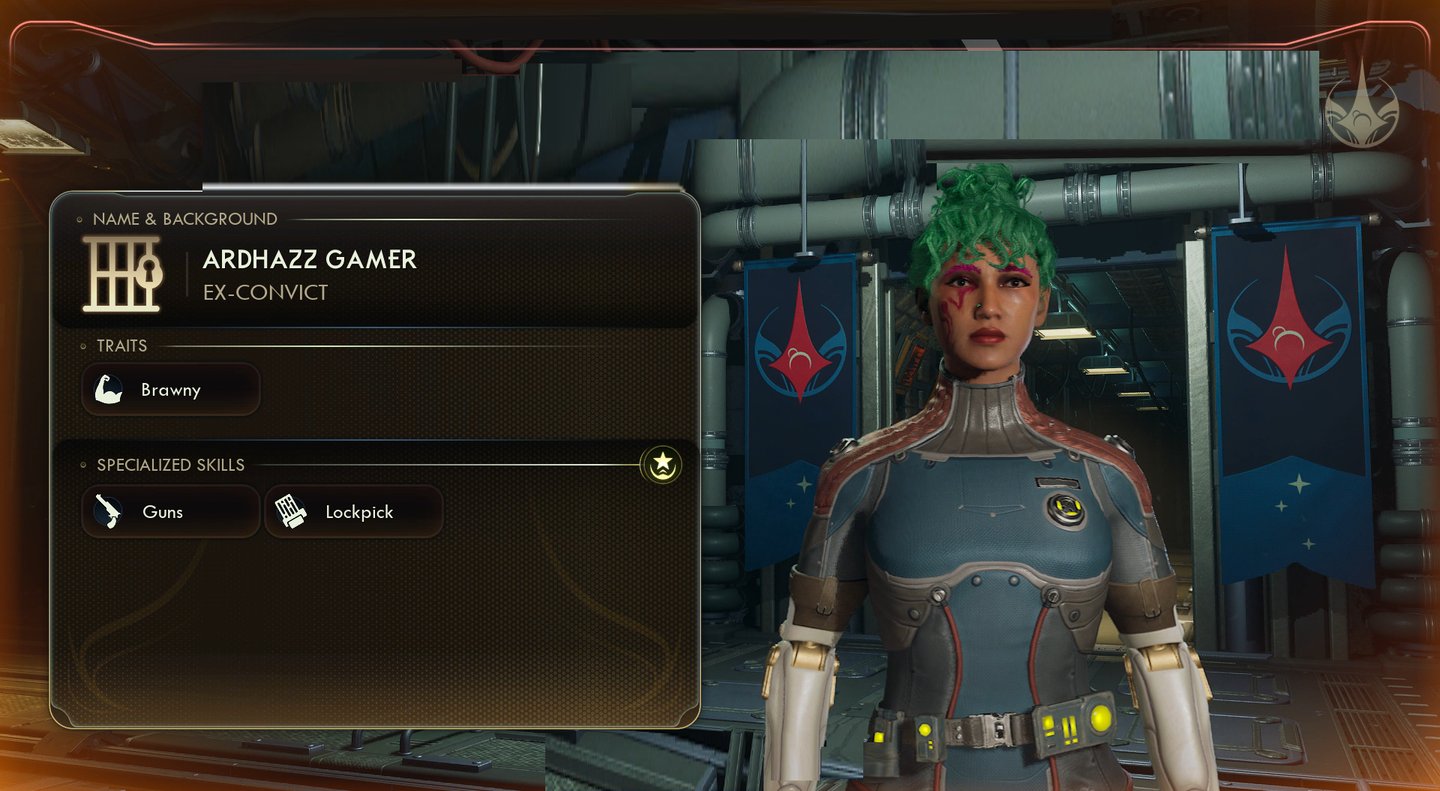This screenshot has height=791, width=1440.
Task: Select the Brawny trait
Action: 170,390
